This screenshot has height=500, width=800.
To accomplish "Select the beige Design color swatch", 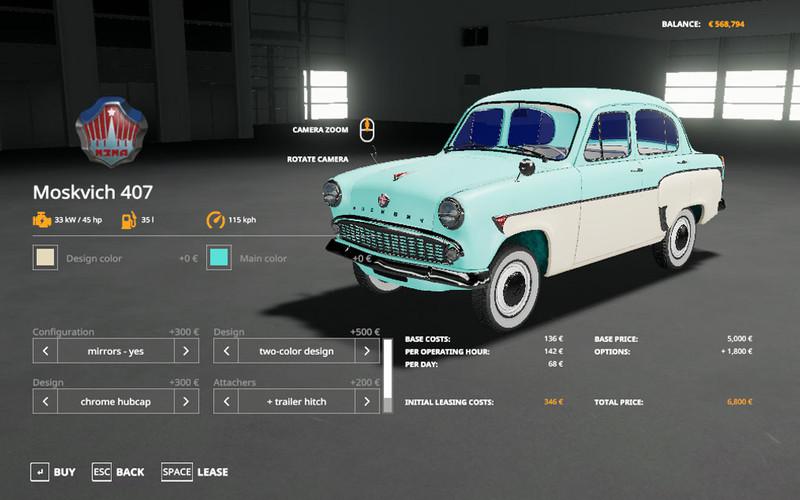I will click(x=45, y=258).
